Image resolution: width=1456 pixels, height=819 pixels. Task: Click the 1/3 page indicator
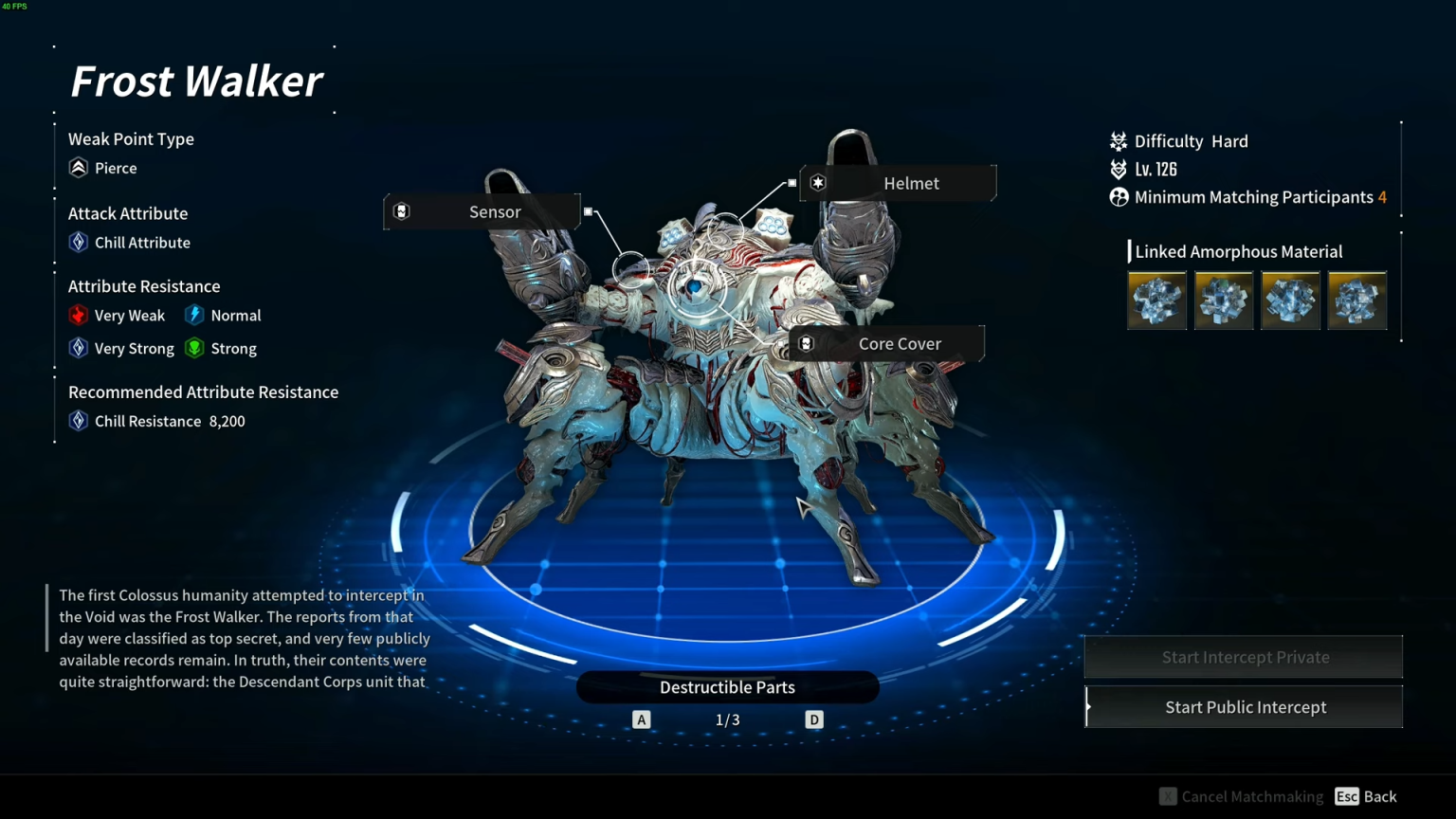[727, 719]
